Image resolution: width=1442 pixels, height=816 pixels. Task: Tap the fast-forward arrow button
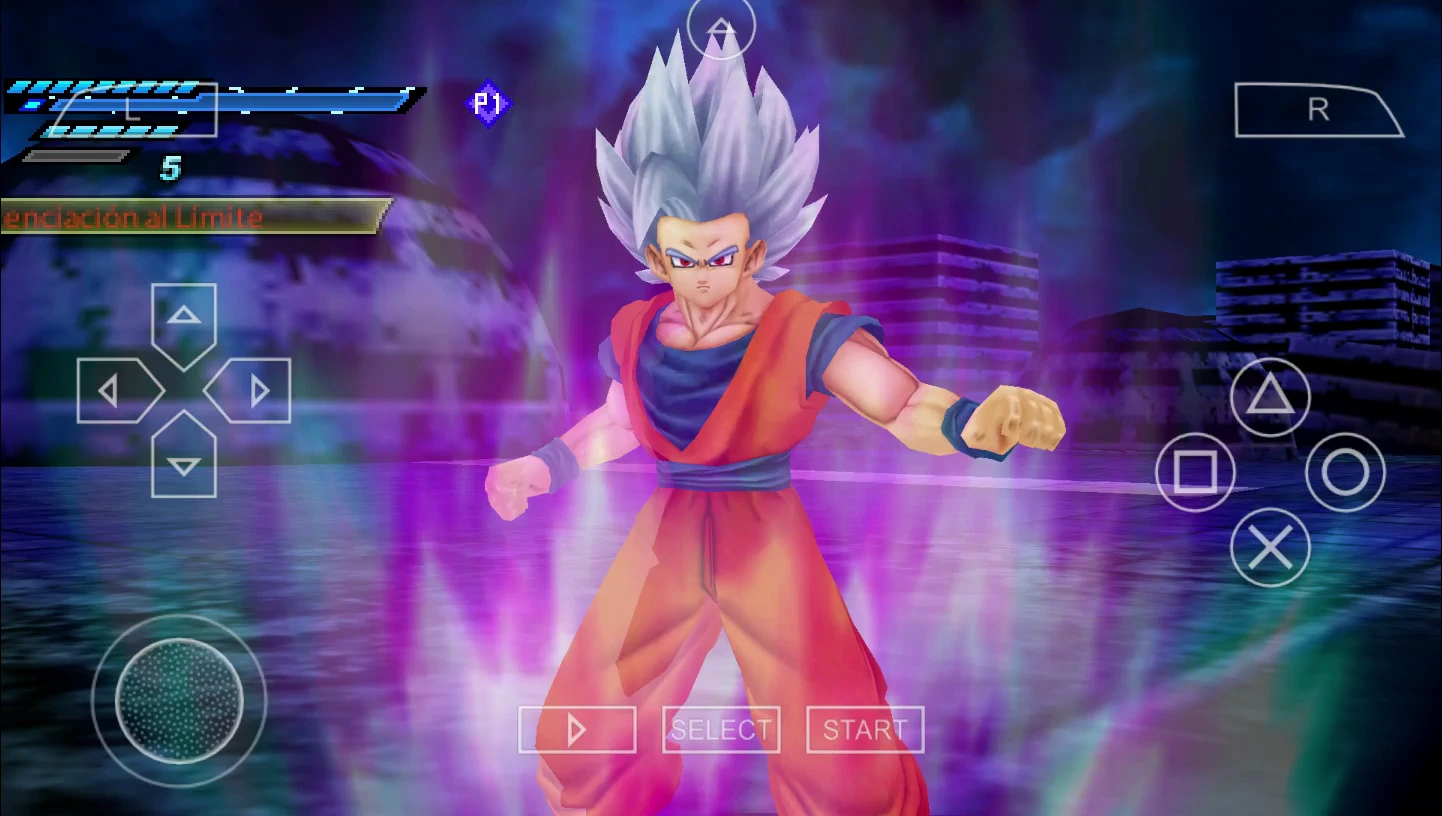(577, 729)
